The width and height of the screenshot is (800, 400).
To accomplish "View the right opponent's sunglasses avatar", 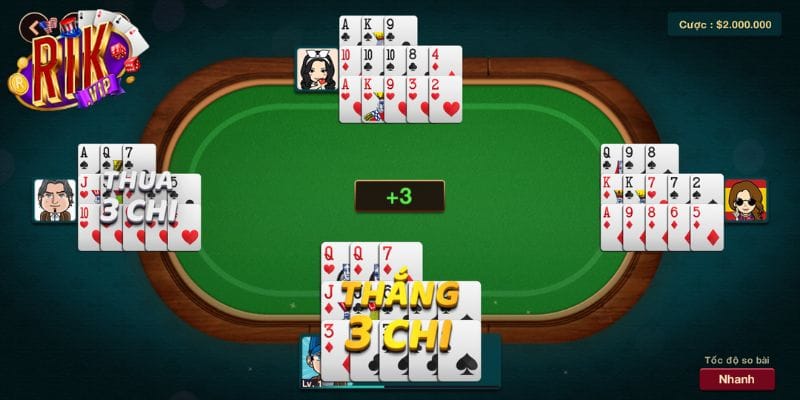I will 745,200.
